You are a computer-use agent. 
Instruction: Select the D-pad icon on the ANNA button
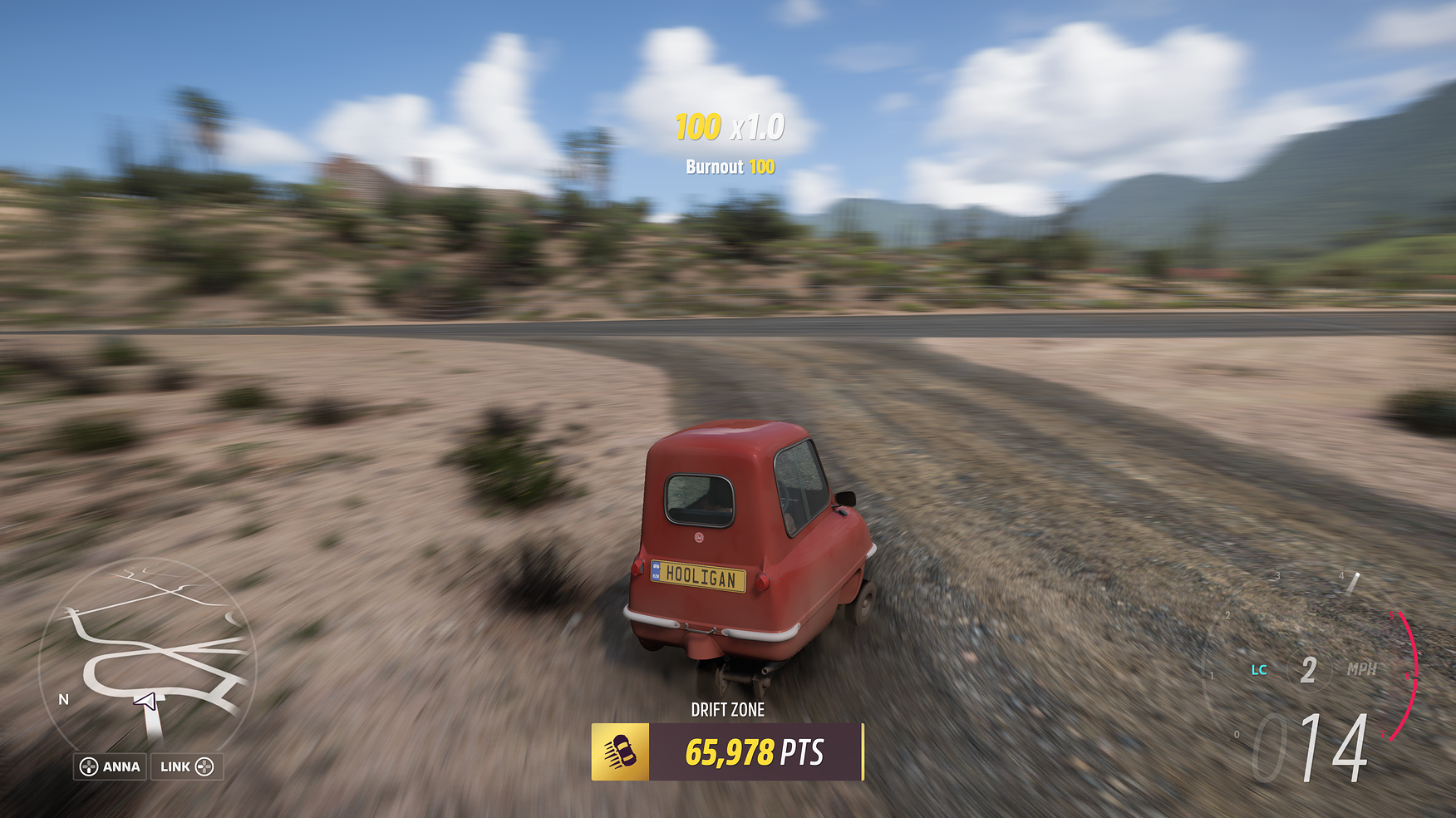(88, 766)
